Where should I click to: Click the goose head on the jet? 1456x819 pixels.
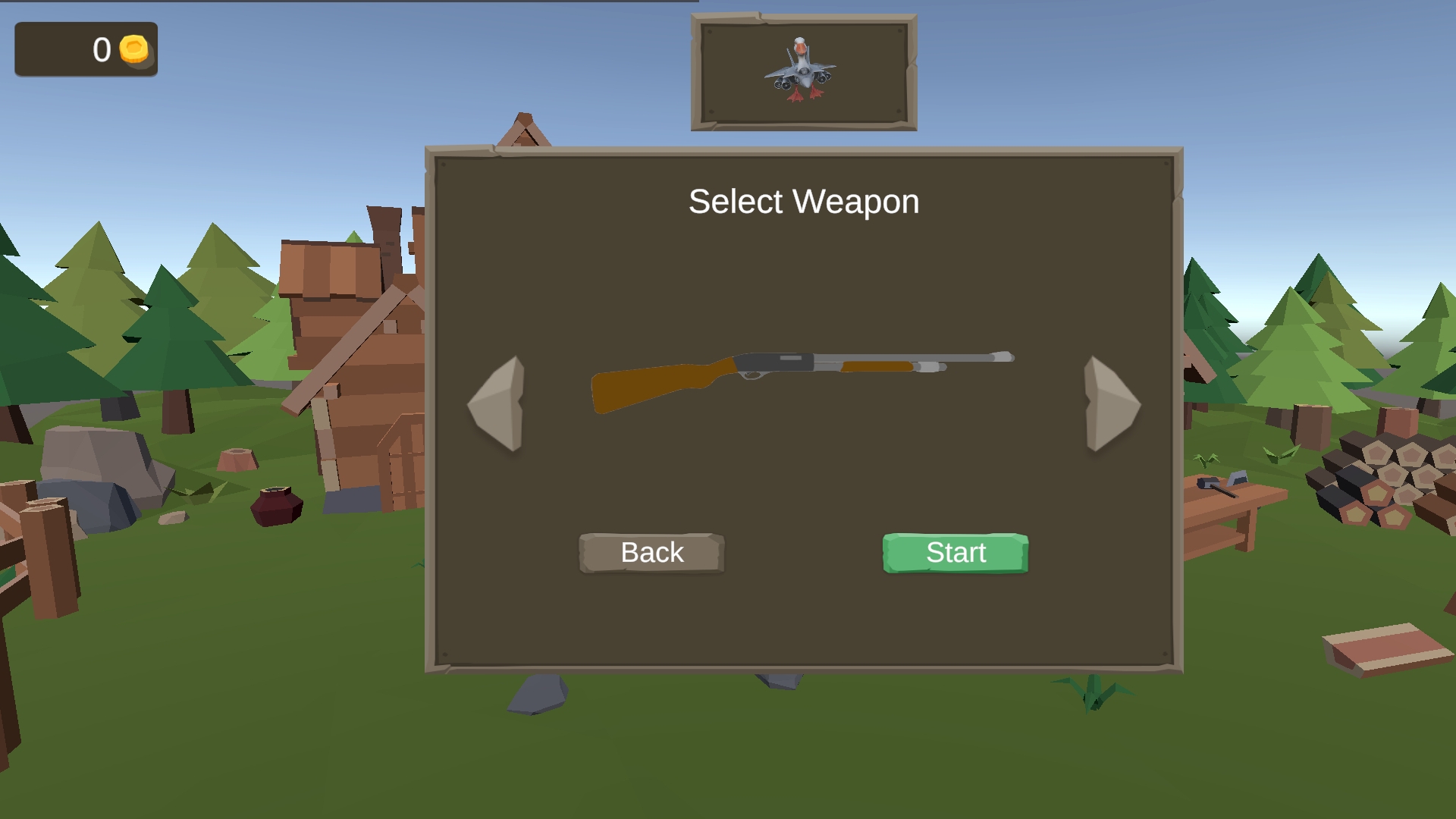click(800, 45)
